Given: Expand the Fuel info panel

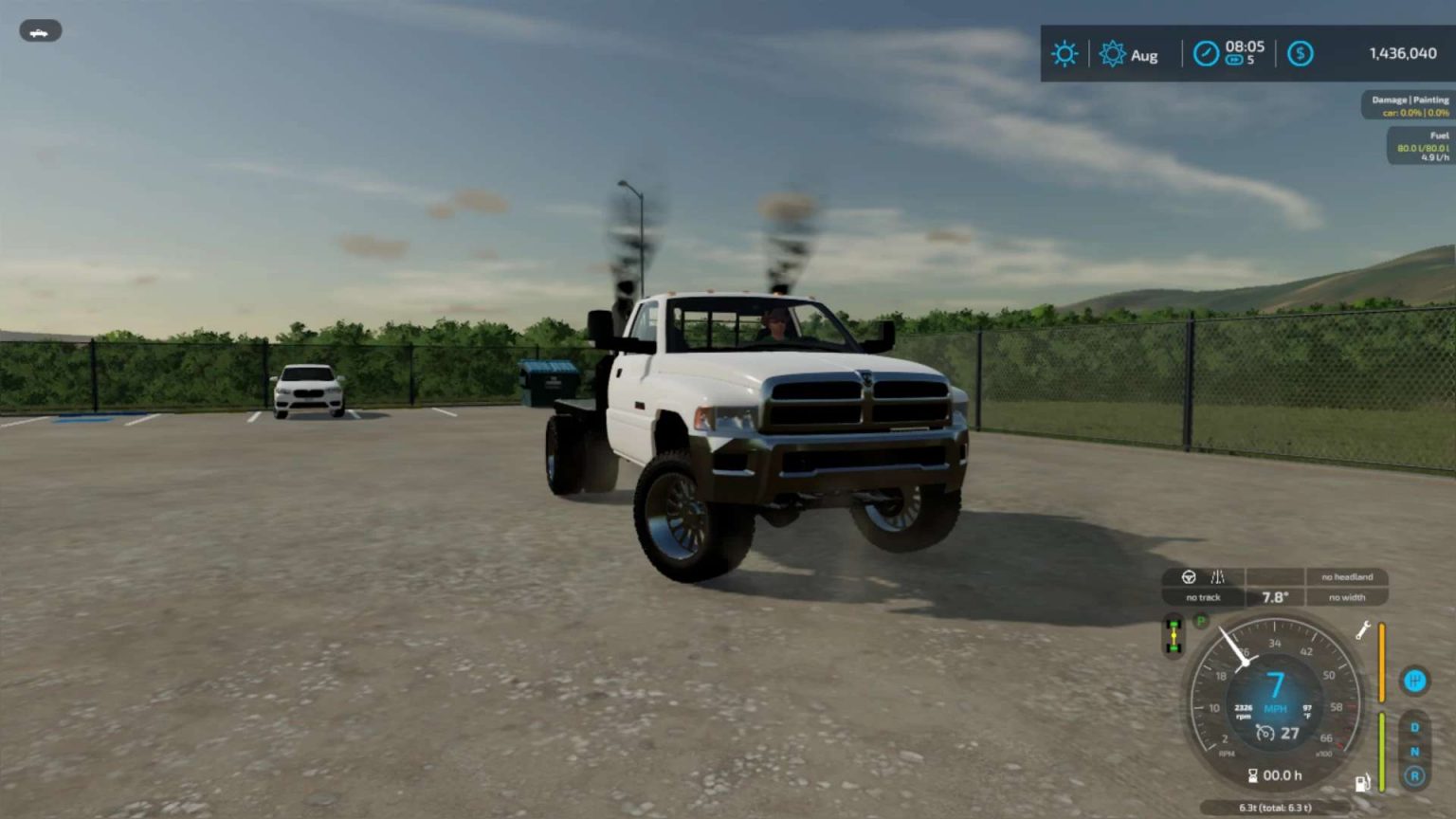Looking at the screenshot, I should pos(1422,146).
